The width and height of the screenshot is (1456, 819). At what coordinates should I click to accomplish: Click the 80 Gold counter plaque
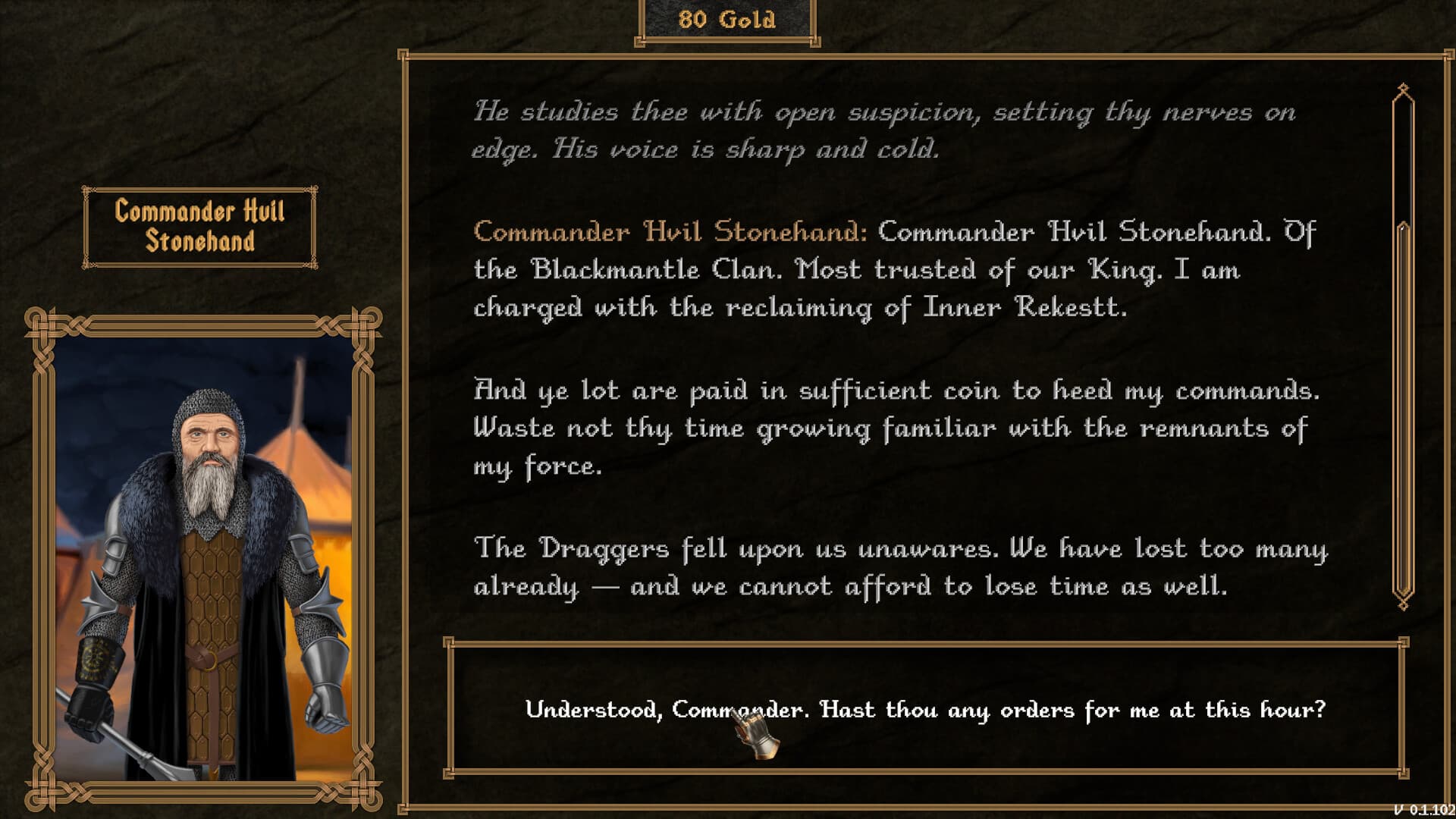[727, 20]
